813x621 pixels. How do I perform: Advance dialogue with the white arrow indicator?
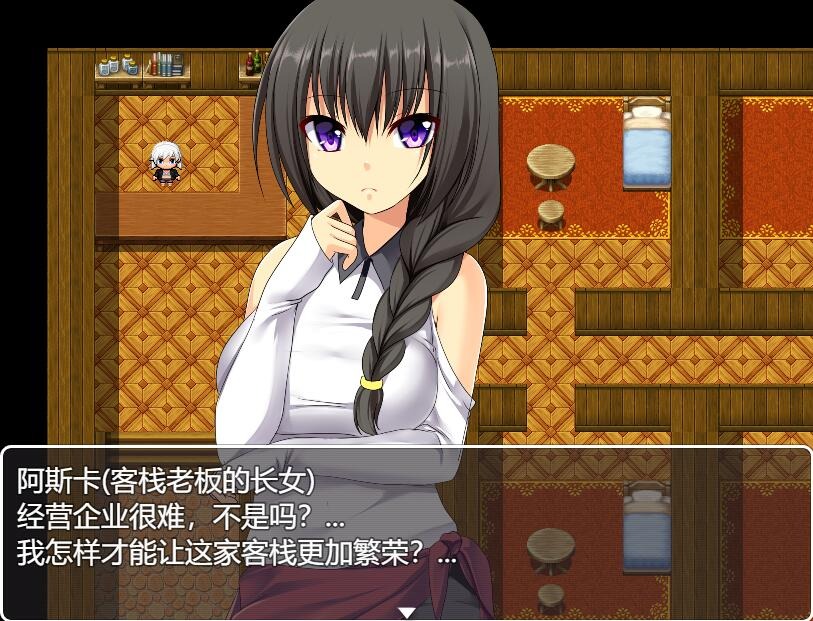click(406, 612)
